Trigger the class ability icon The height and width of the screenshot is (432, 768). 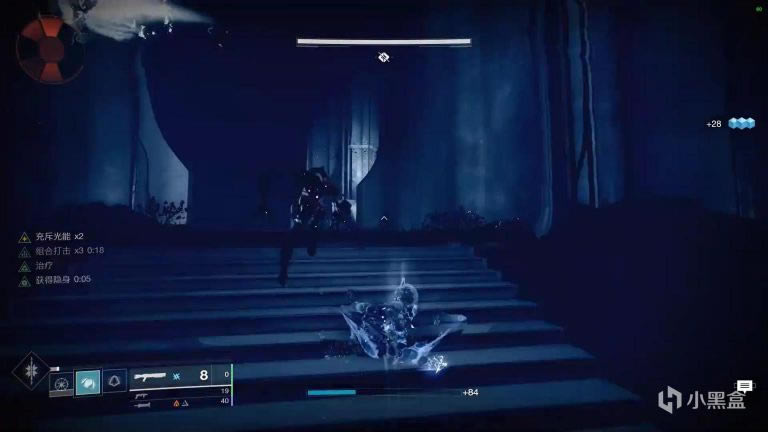pos(114,382)
